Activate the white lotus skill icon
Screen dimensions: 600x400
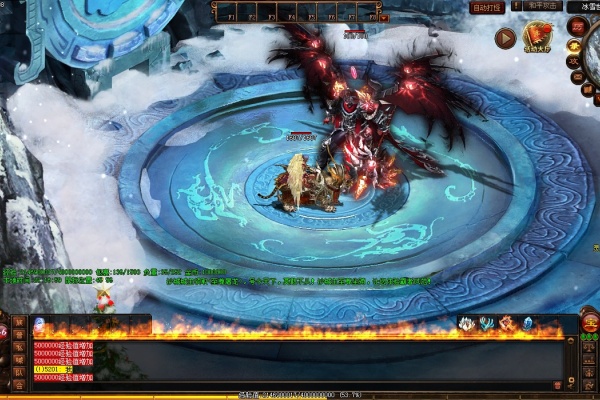(x=465, y=323)
